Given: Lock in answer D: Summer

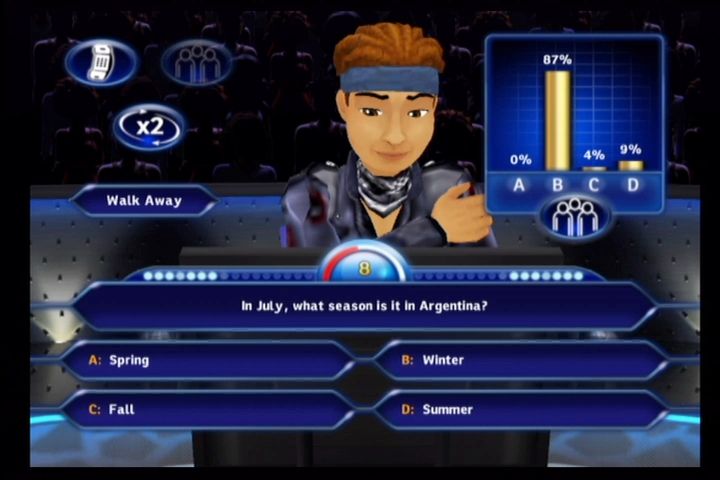Looking at the screenshot, I should pos(520,409).
